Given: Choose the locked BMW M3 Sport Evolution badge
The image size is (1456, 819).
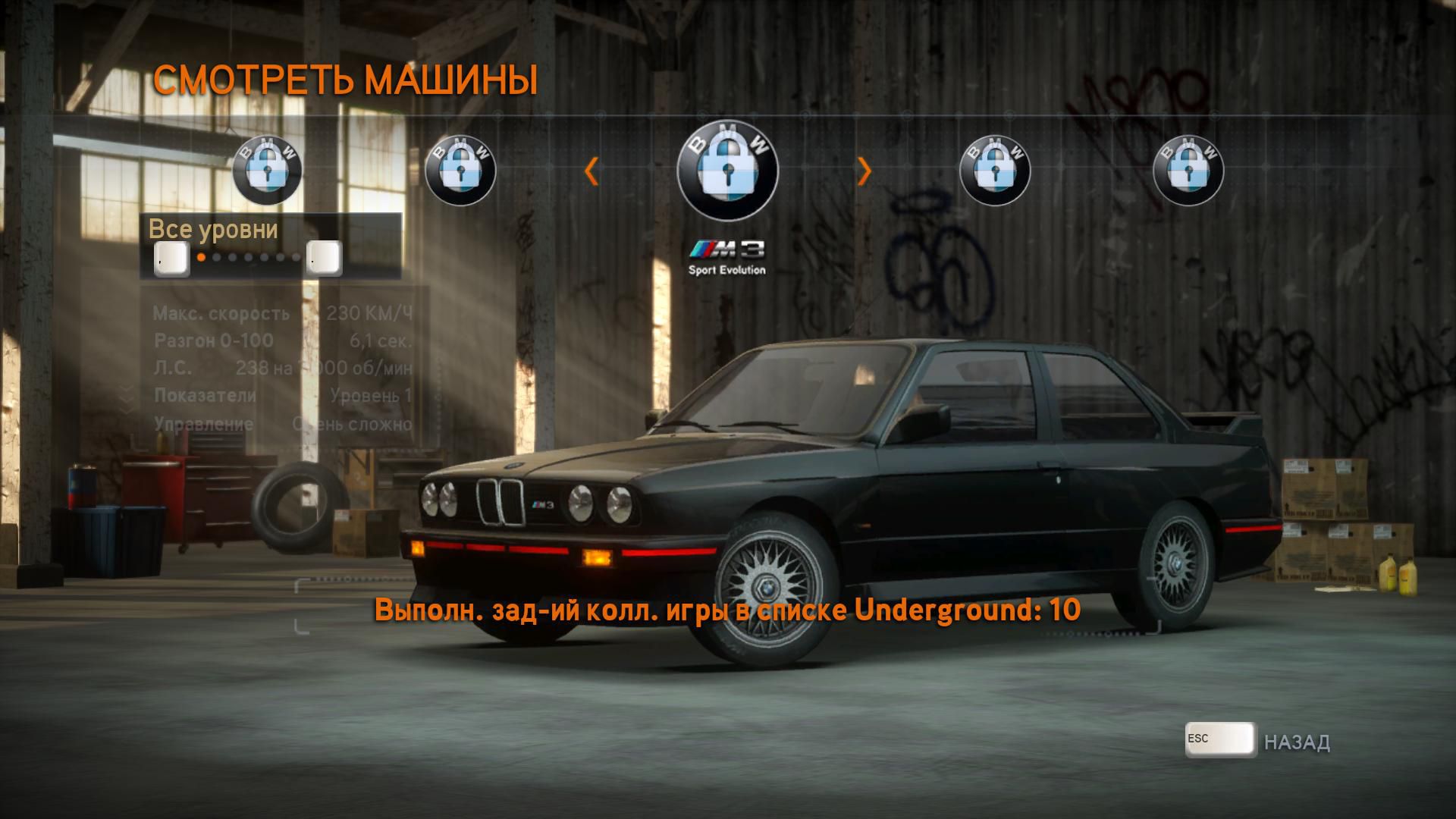Looking at the screenshot, I should [727, 170].
